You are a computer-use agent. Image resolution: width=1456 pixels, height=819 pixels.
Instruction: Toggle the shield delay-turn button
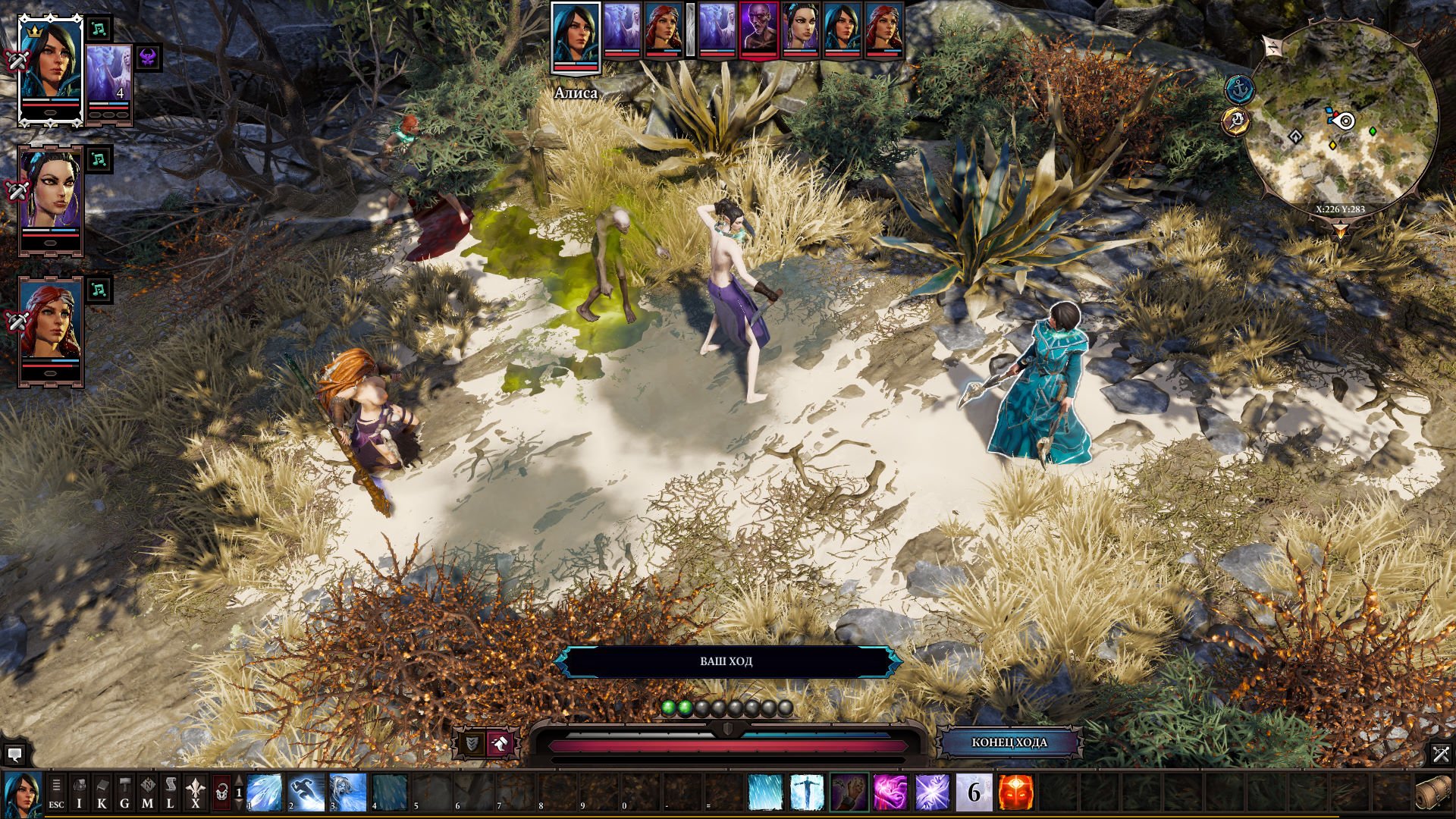pyautogui.click(x=472, y=743)
